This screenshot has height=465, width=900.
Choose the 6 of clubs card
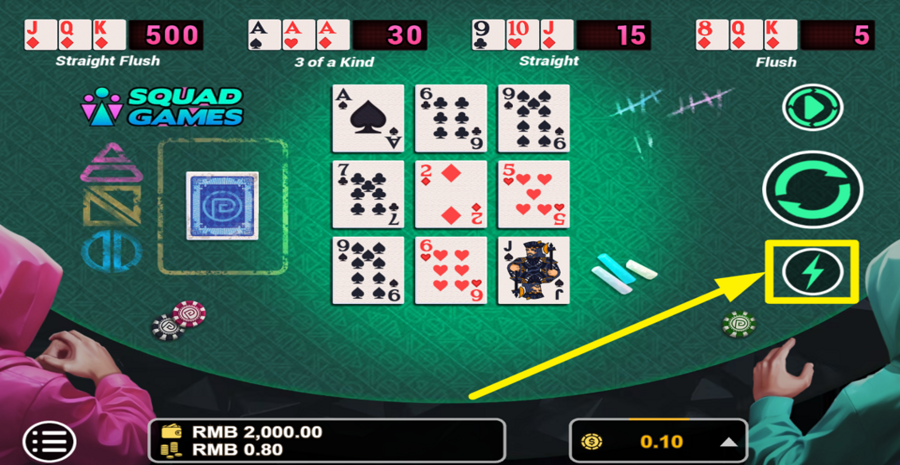[450, 118]
